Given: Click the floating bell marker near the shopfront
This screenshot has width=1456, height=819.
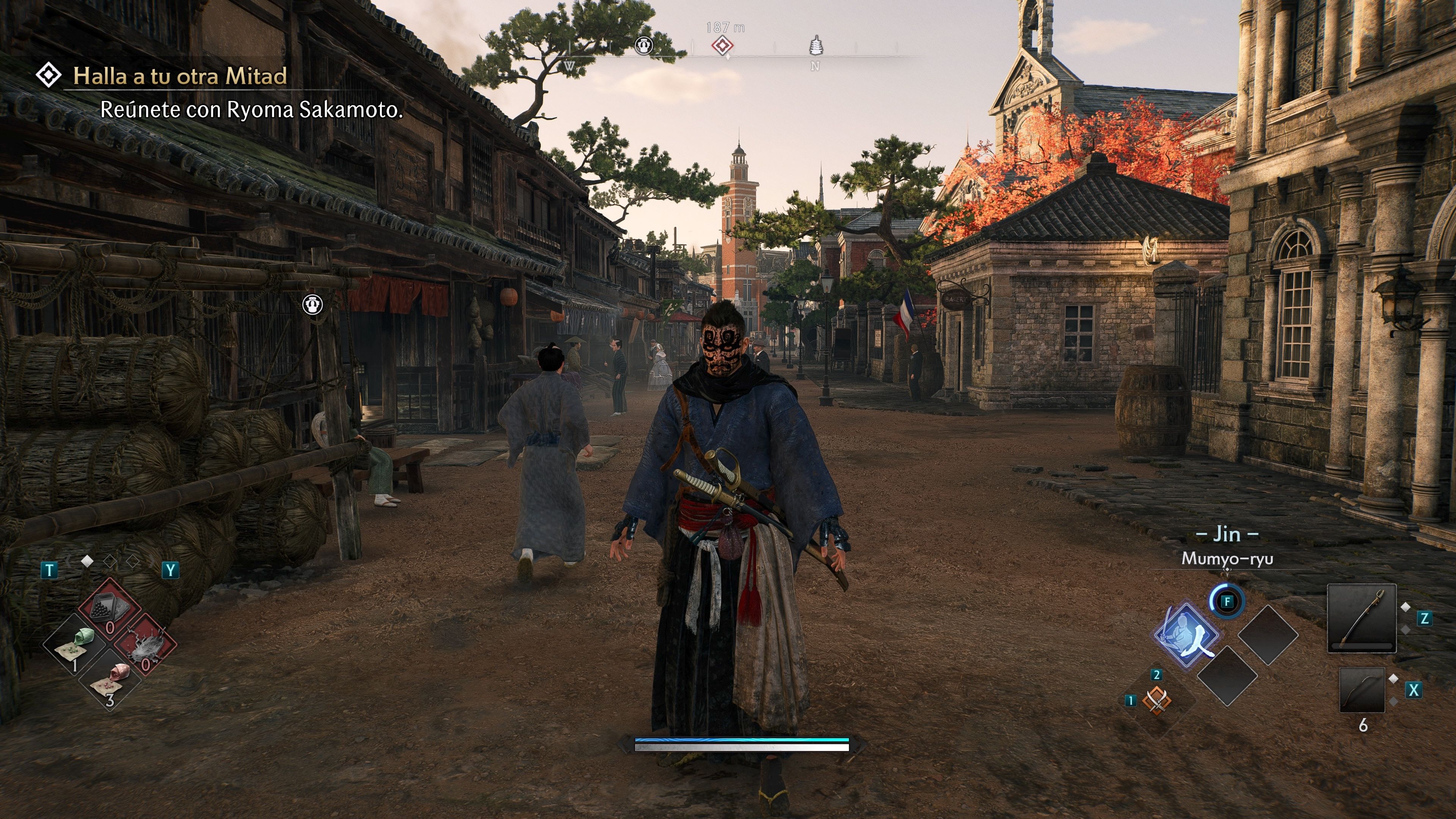Looking at the screenshot, I should pyautogui.click(x=312, y=304).
